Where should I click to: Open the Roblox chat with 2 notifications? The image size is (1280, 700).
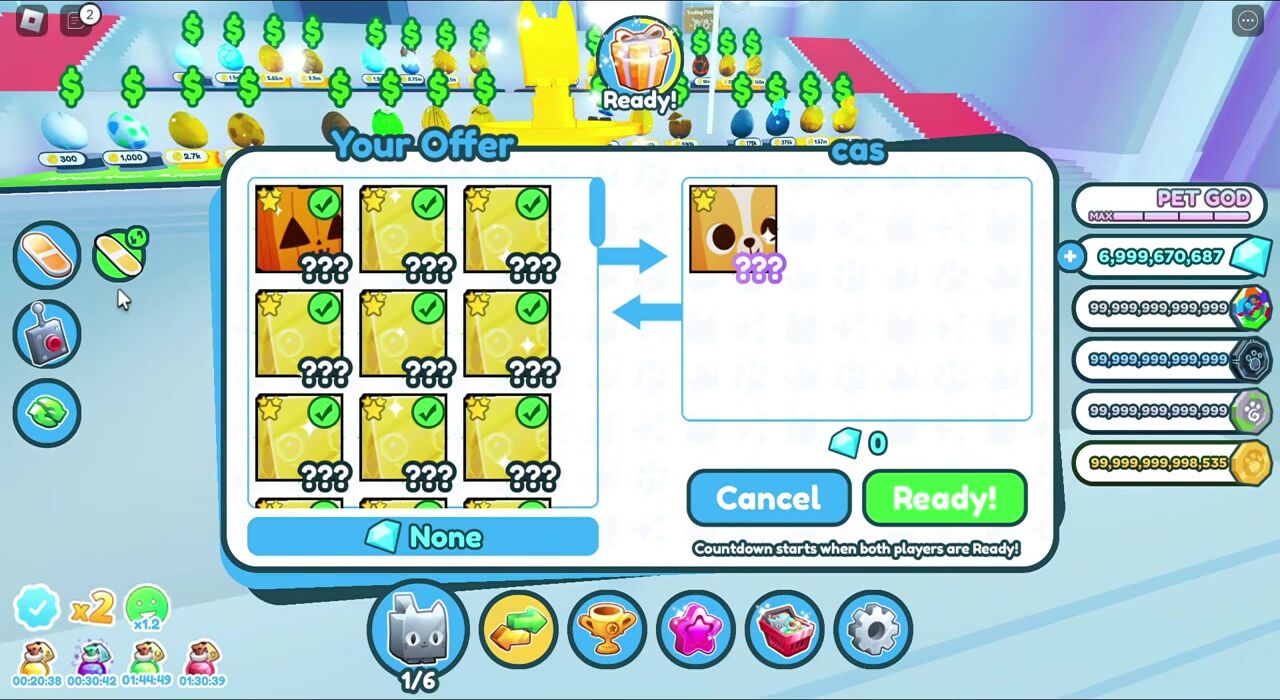[x=76, y=20]
